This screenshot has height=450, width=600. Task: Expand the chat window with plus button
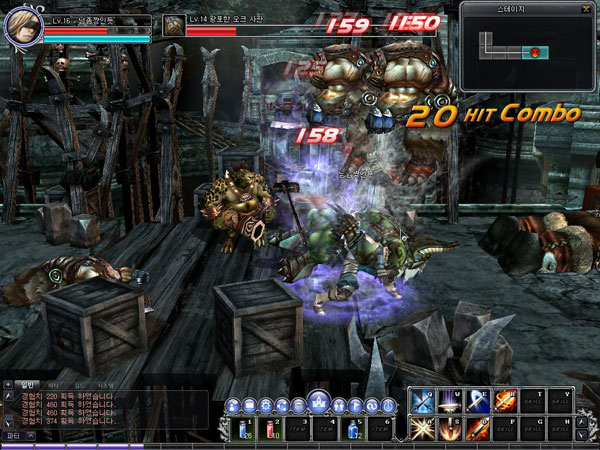[10, 383]
